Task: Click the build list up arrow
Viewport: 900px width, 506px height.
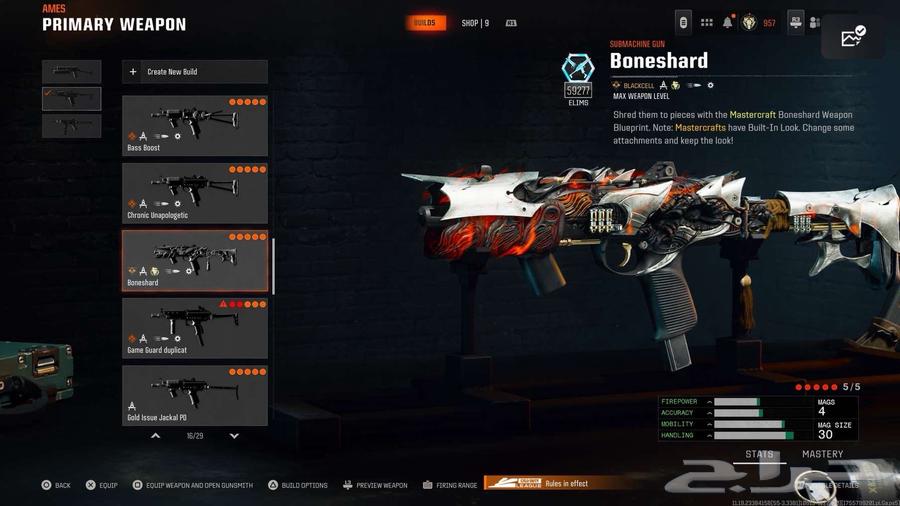Action: pos(155,436)
